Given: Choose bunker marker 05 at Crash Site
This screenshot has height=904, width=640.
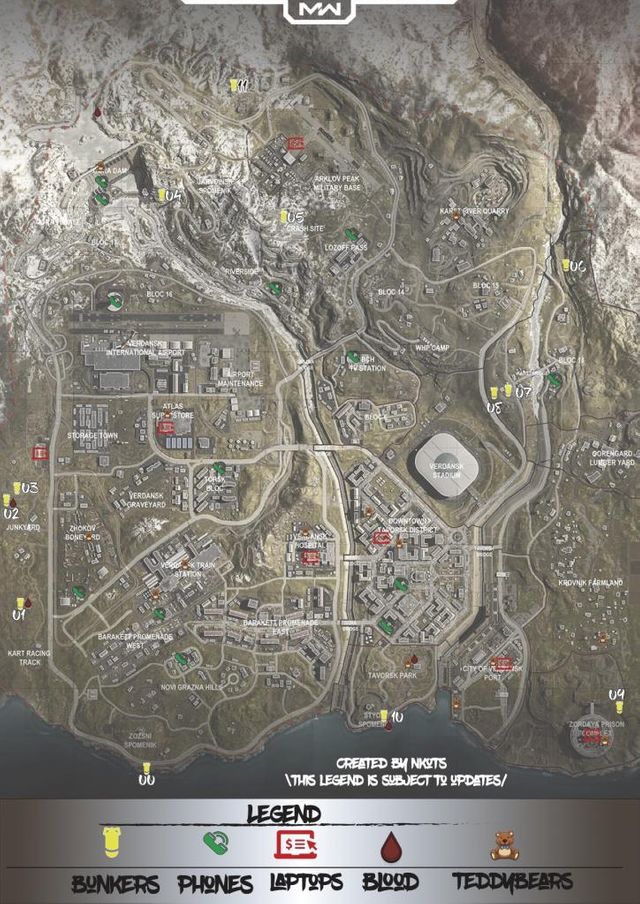Looking at the screenshot, I should [284, 215].
